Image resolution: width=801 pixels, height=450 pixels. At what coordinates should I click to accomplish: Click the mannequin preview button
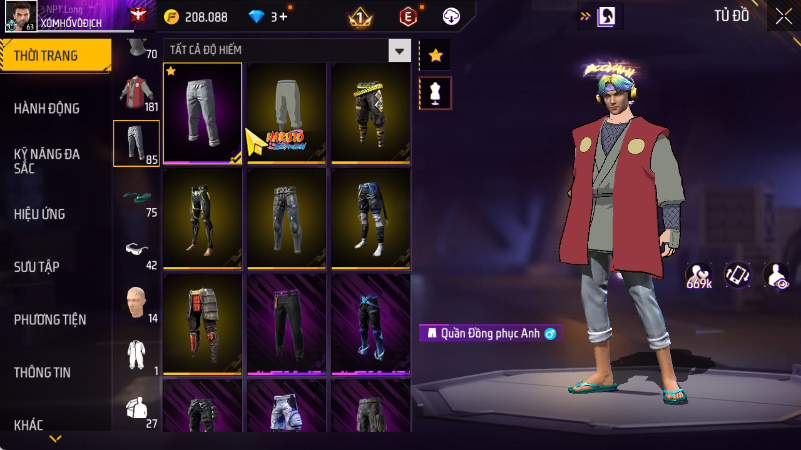coord(435,93)
